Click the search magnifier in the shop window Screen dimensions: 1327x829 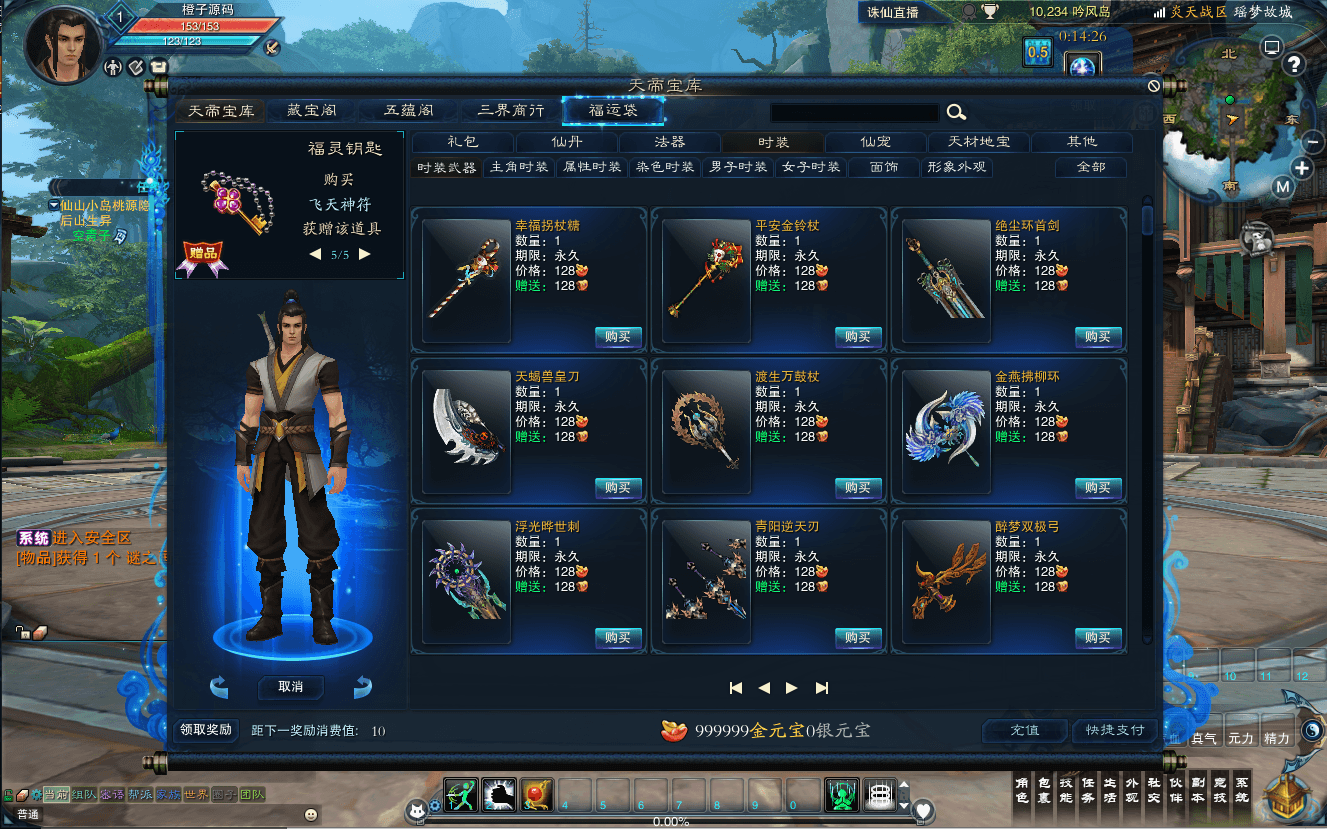(x=957, y=112)
